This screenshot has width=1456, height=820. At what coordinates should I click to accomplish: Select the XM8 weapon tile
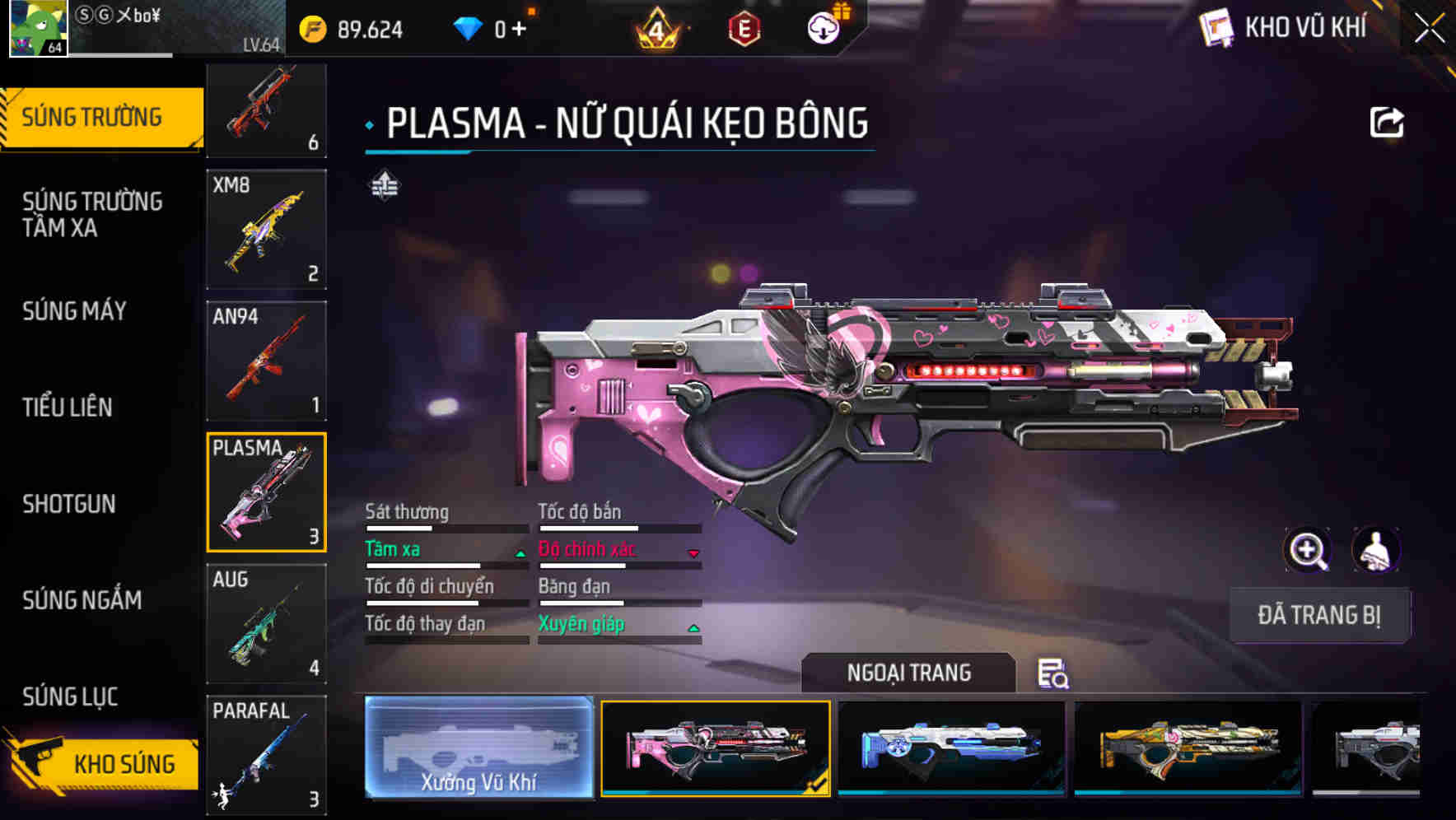266,230
